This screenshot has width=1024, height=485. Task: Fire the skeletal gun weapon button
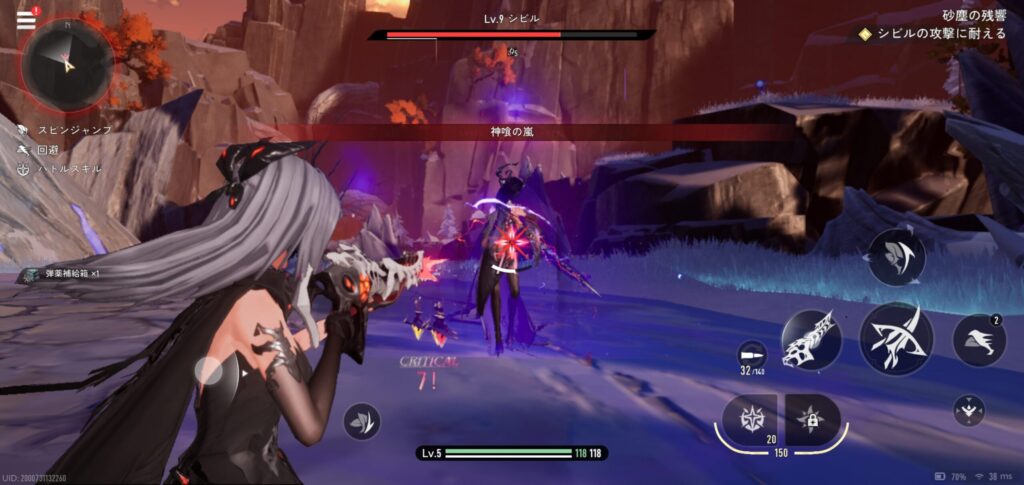812,341
